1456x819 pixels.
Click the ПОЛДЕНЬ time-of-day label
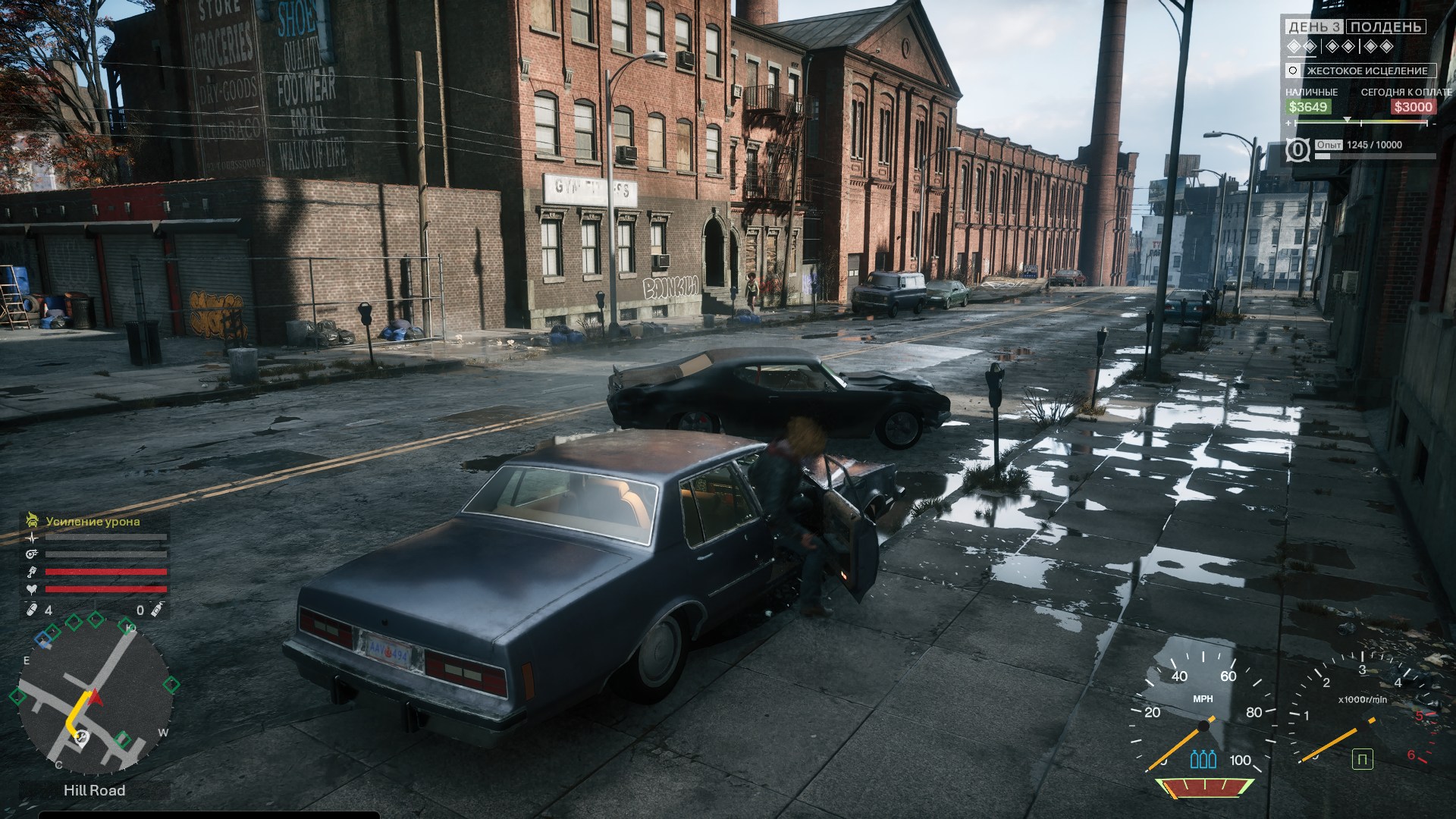(1385, 27)
